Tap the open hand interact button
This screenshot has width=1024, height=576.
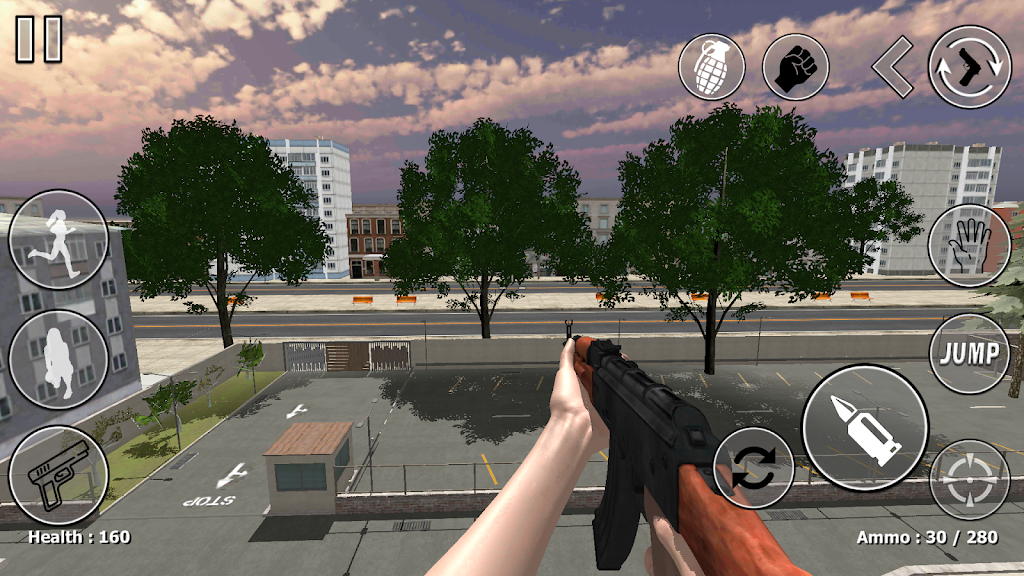[x=969, y=245]
